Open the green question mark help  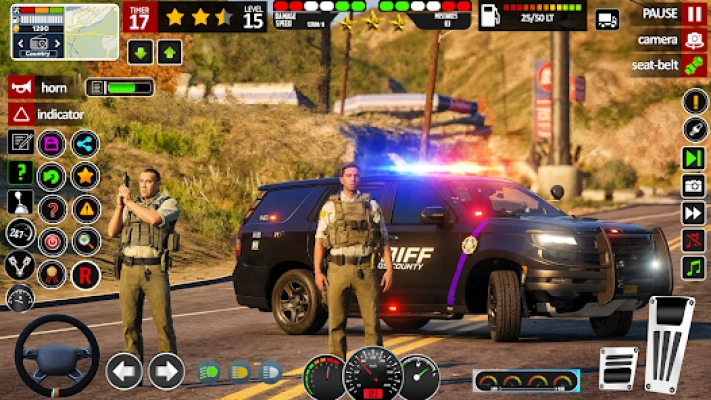coord(20,173)
